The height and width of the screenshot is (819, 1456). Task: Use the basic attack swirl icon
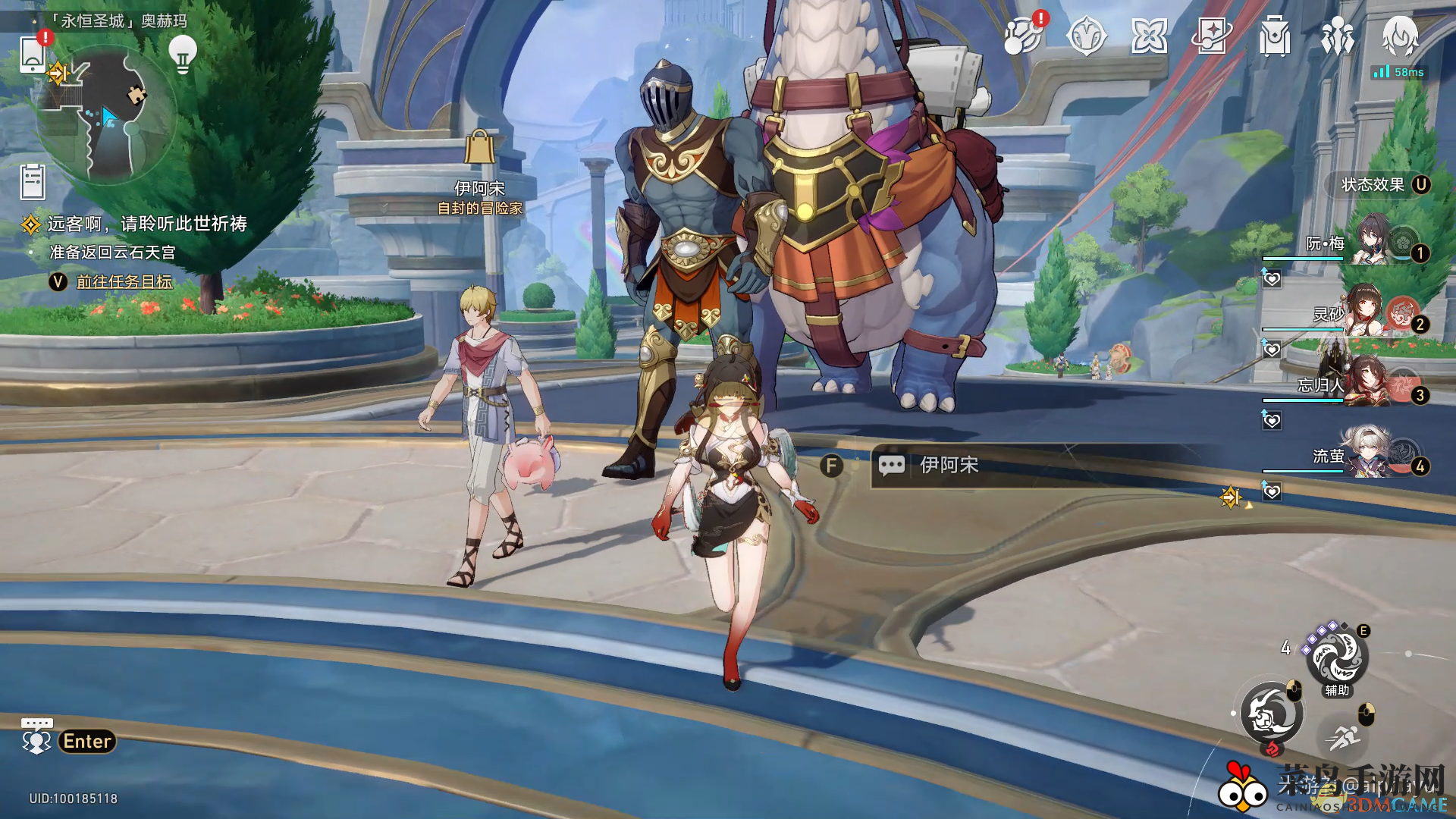pos(1272,714)
